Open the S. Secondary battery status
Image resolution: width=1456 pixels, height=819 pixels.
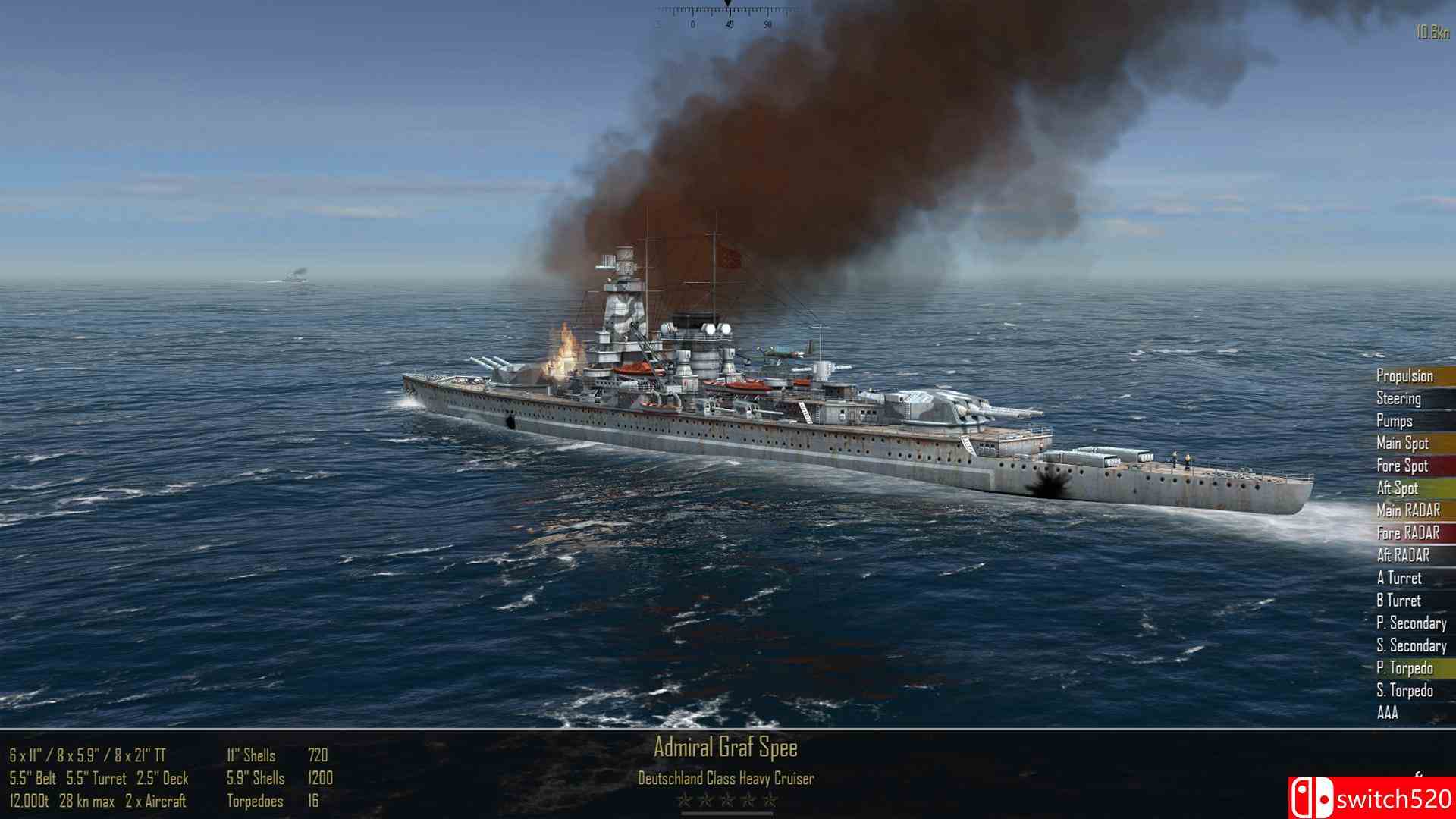[1410, 645]
